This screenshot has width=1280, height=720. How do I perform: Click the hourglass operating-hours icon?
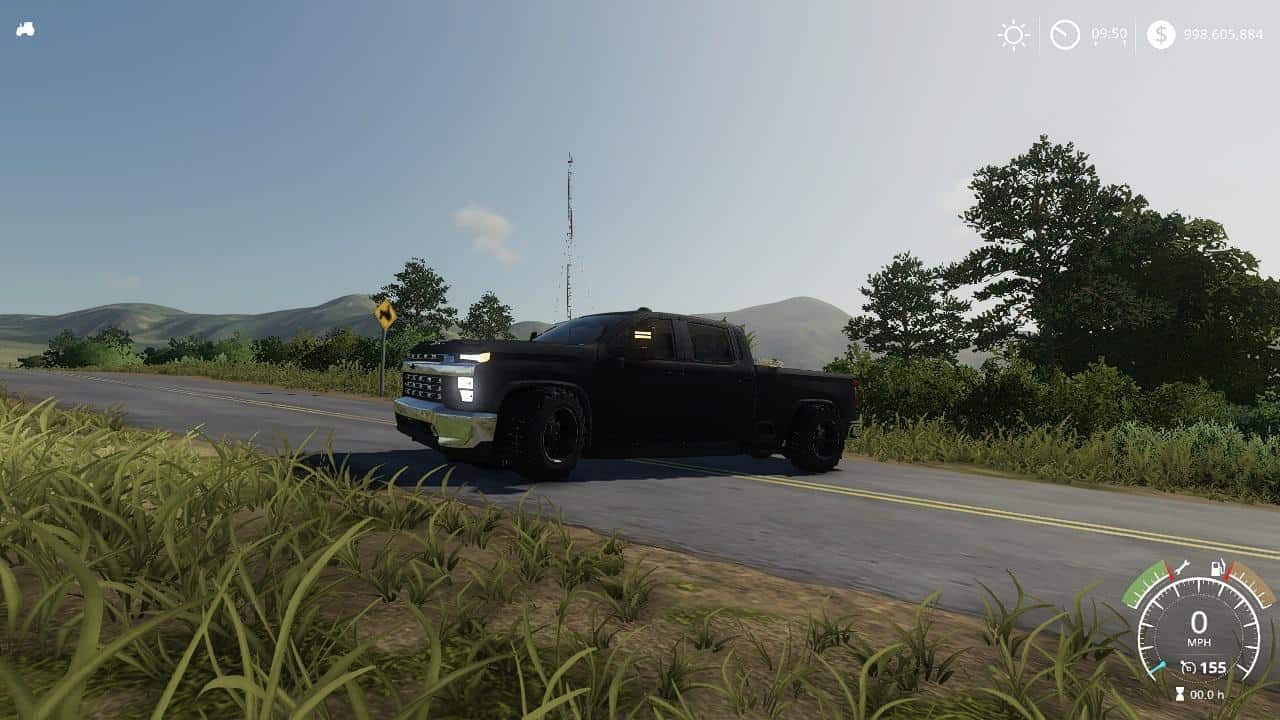point(1180,693)
